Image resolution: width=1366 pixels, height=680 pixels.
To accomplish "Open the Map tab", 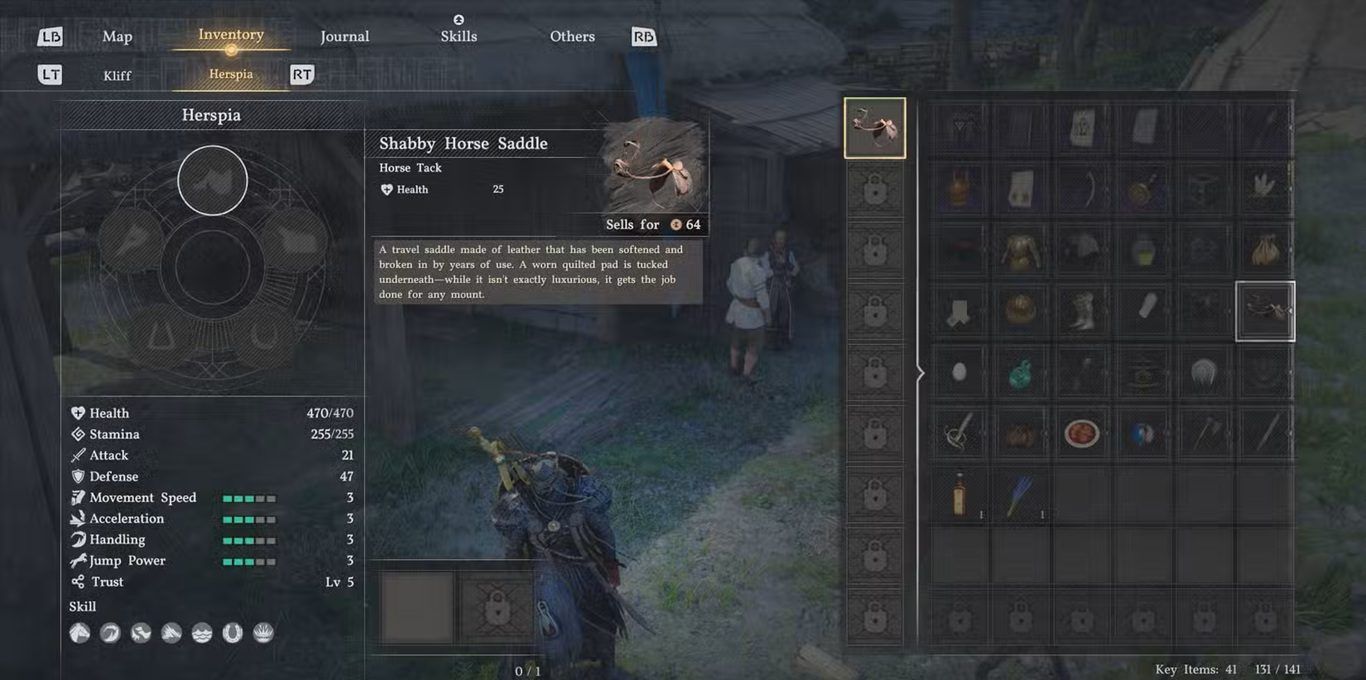I will (117, 37).
